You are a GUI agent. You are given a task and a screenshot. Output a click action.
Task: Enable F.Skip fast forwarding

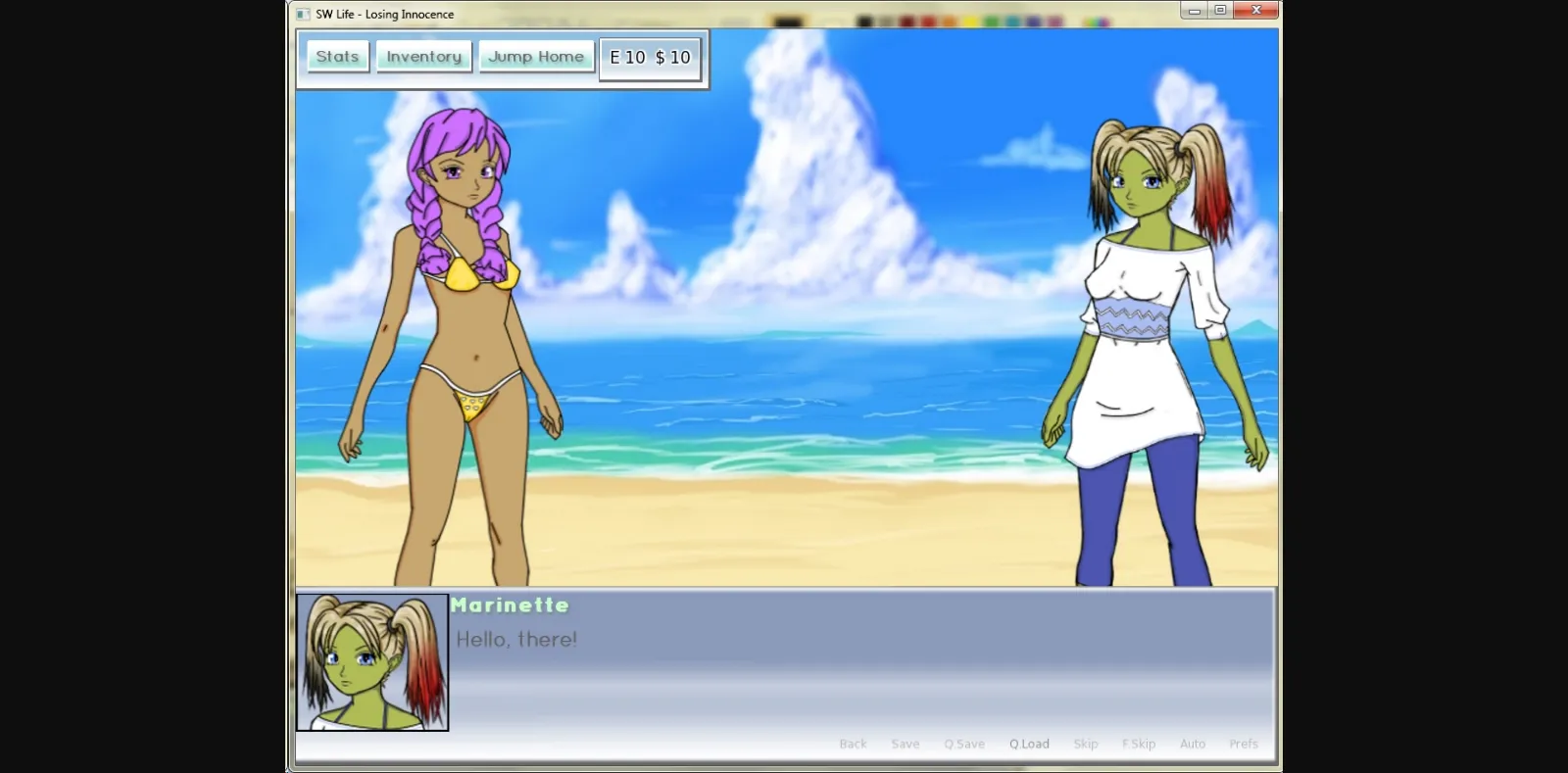click(1139, 744)
